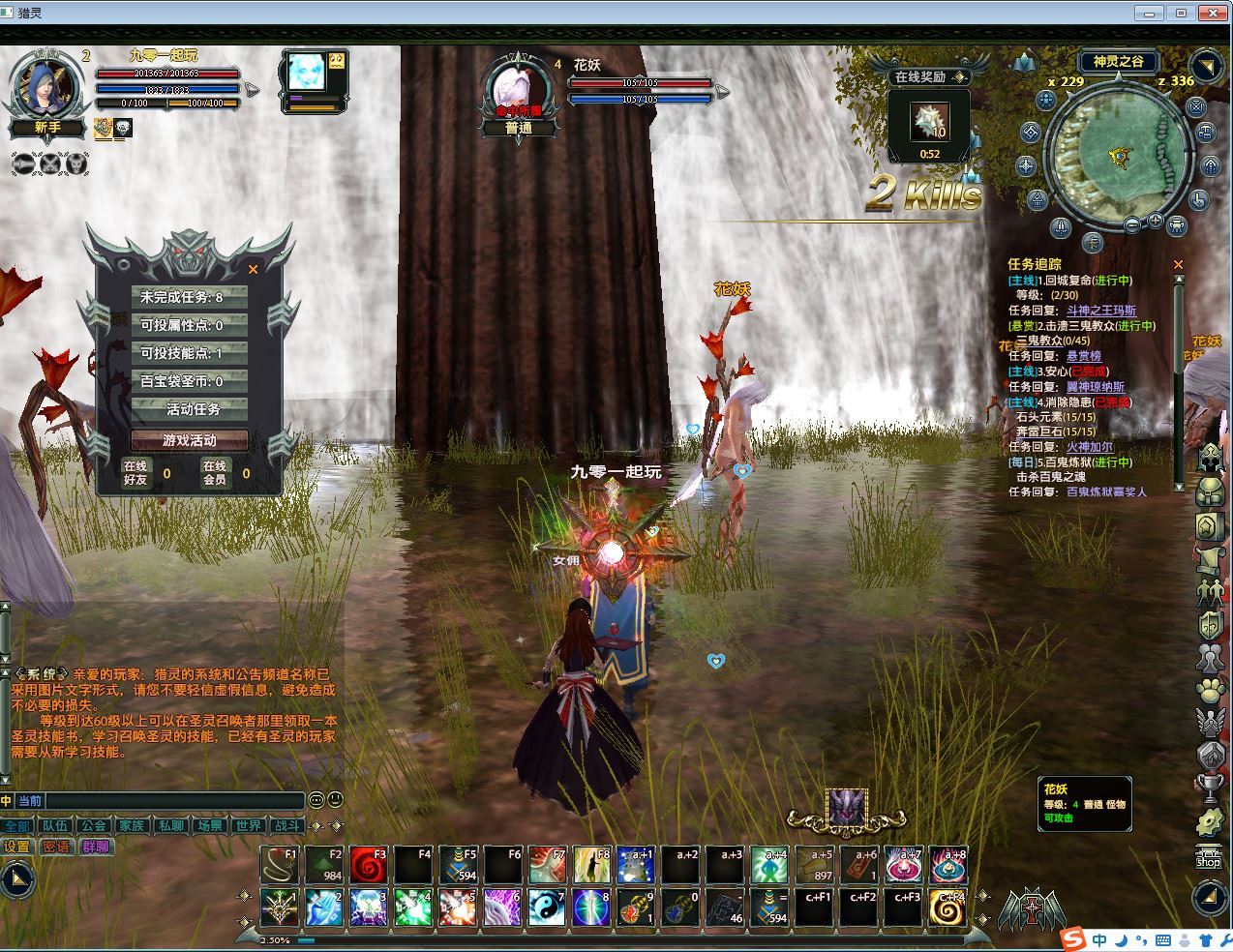Screen dimensions: 1233x952
Task: Activate the yin-yang skill in slot 7
Action: (546, 908)
